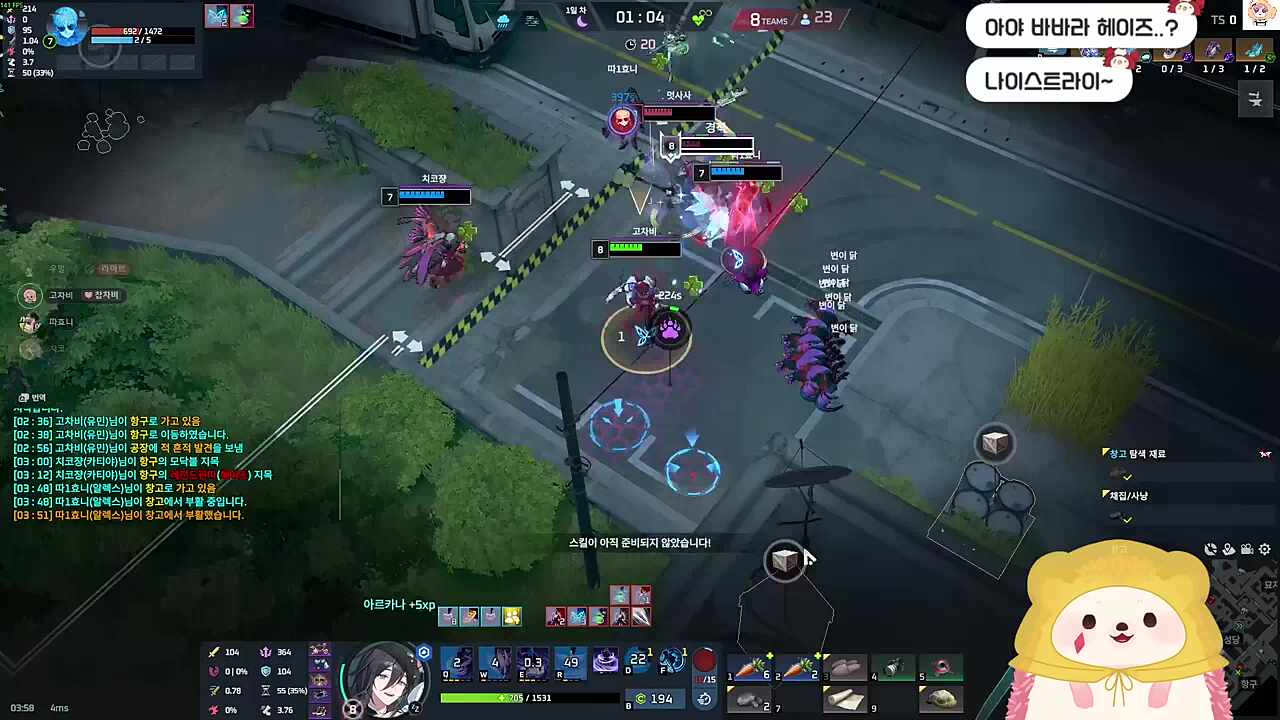The image size is (1280, 720).
Task: Open the settings gear near the minimap
Action: [1264, 549]
